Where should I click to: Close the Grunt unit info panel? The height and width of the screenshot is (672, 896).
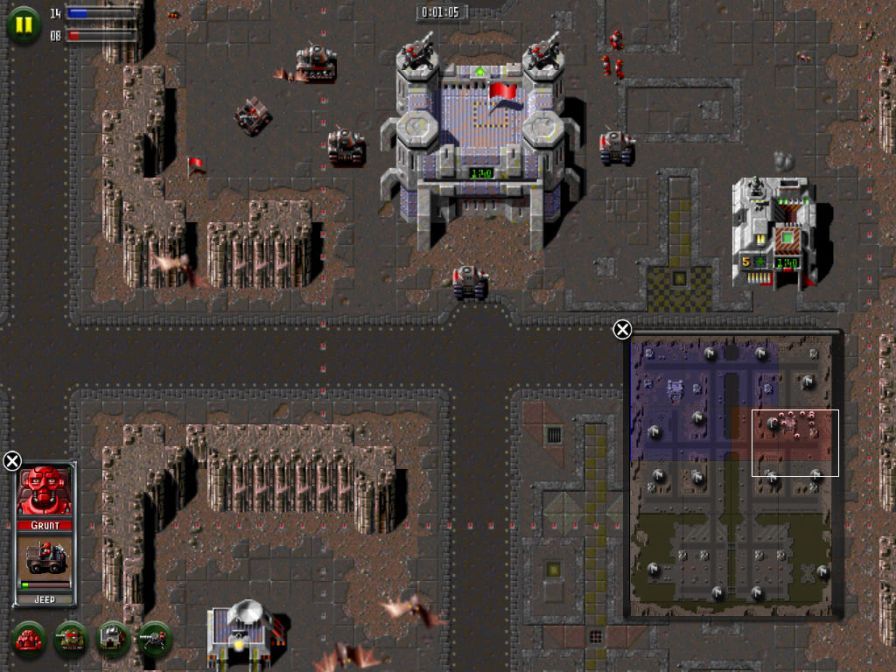[12, 461]
